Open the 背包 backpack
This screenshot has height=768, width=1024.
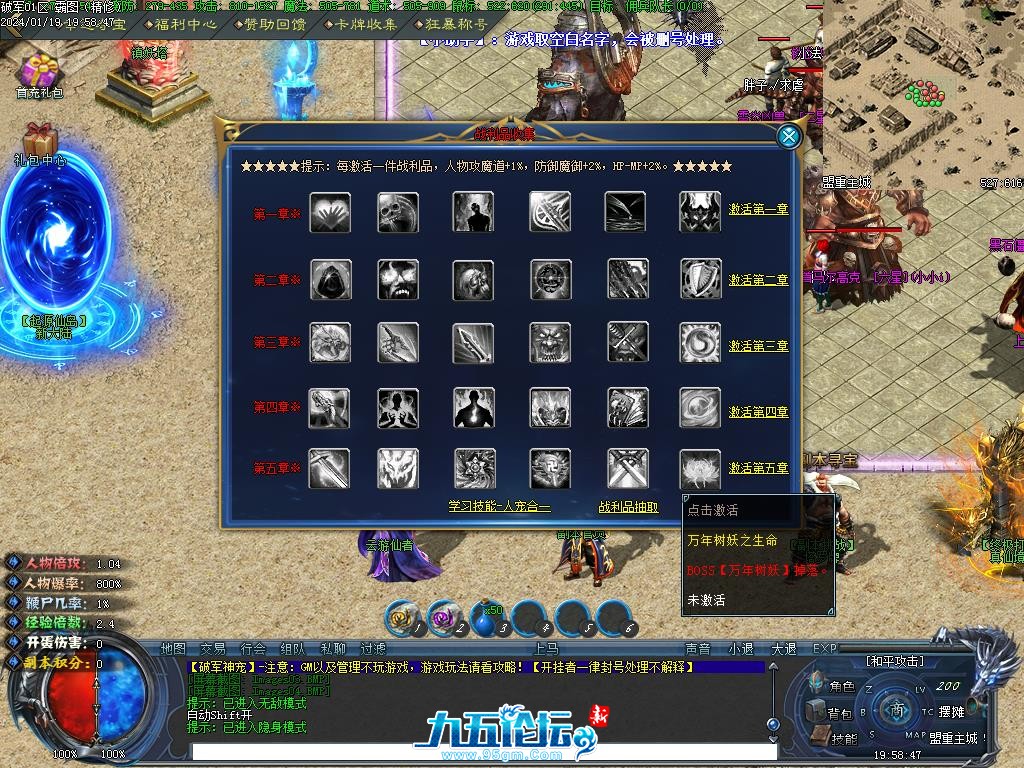(x=832, y=713)
